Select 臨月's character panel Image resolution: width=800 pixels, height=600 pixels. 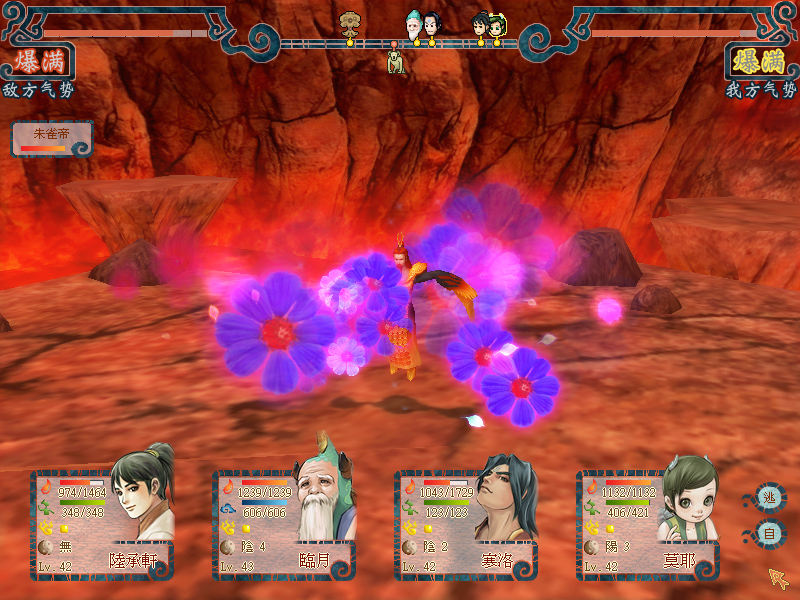284,525
